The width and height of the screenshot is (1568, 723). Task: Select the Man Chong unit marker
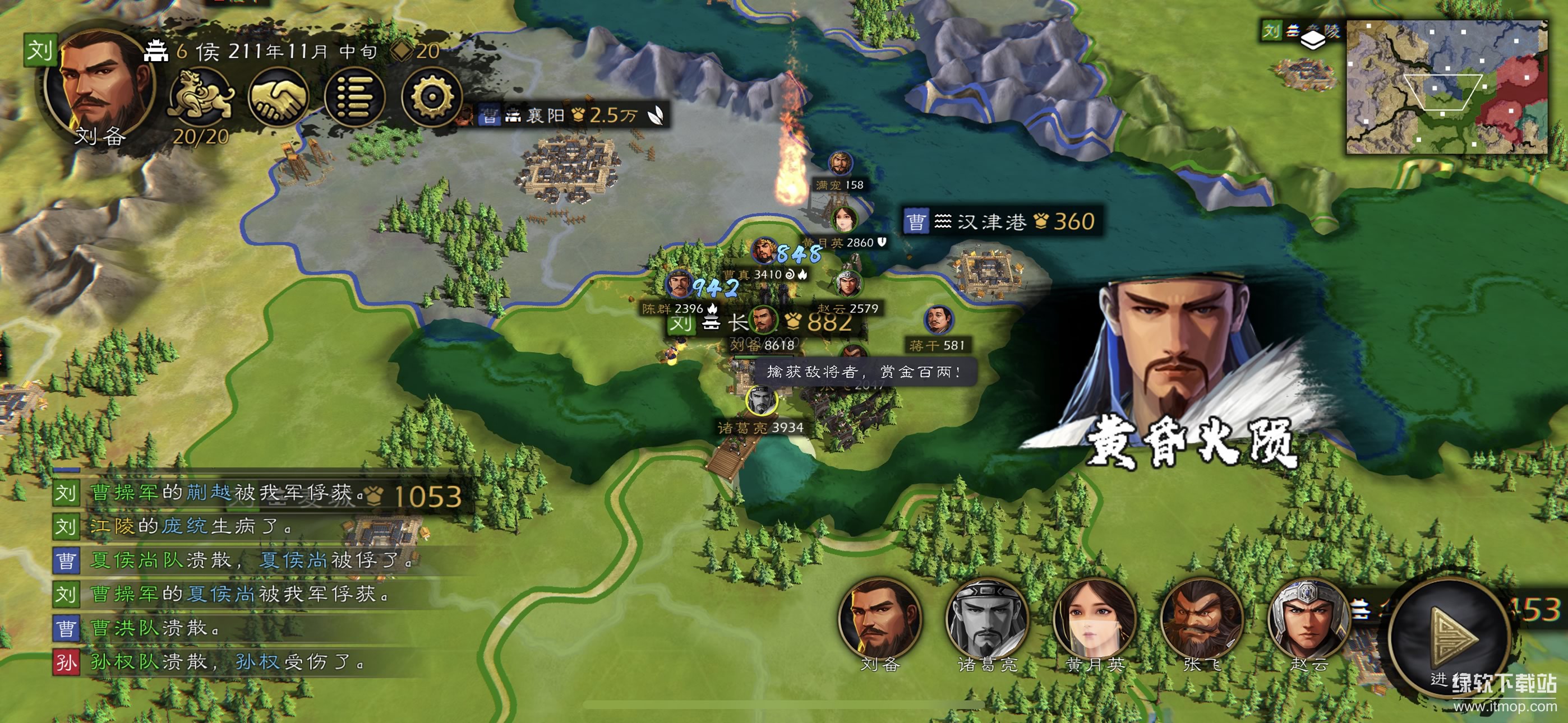840,164
